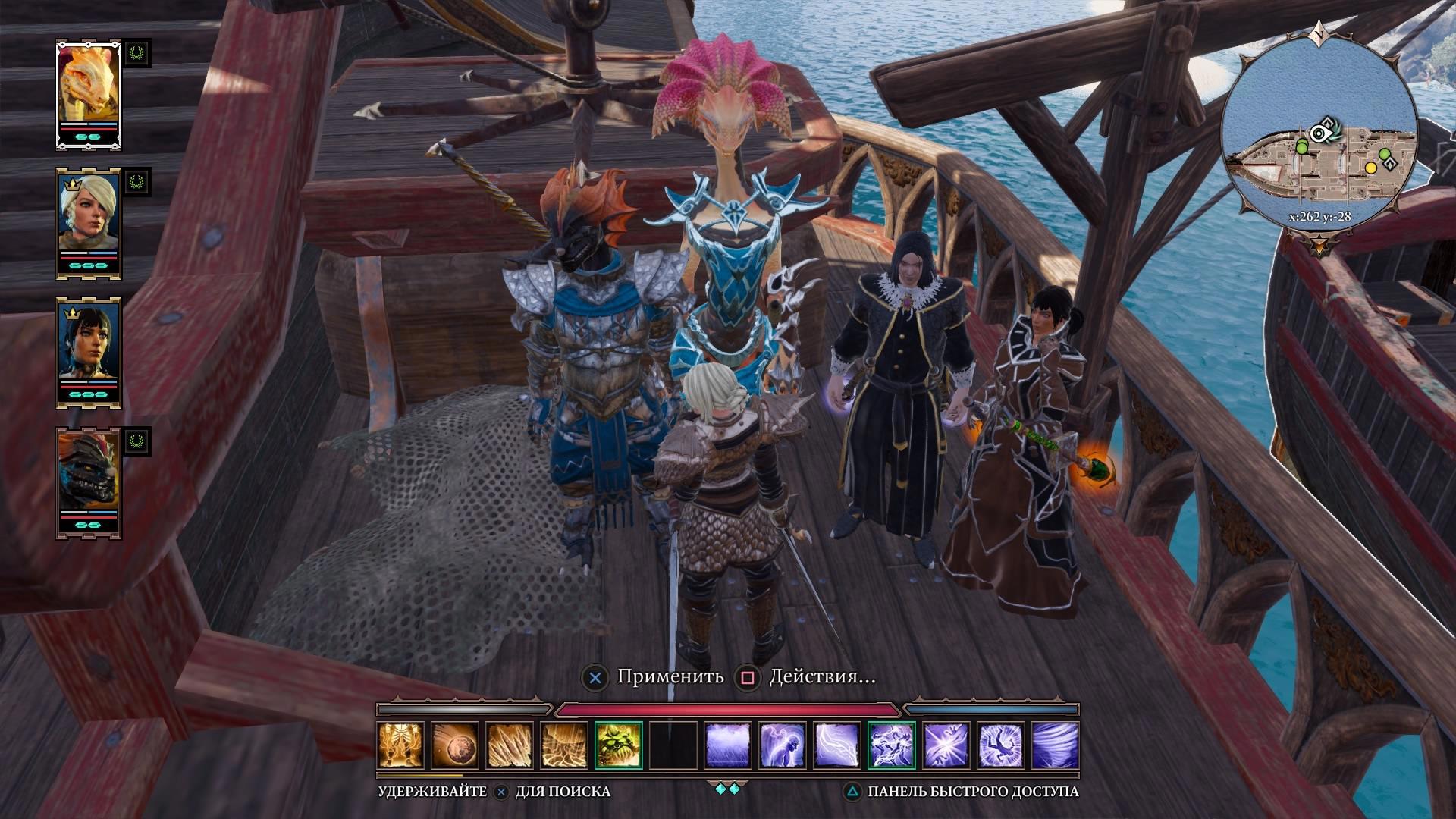Use the green creature skill
1456x819 pixels.
(x=619, y=745)
